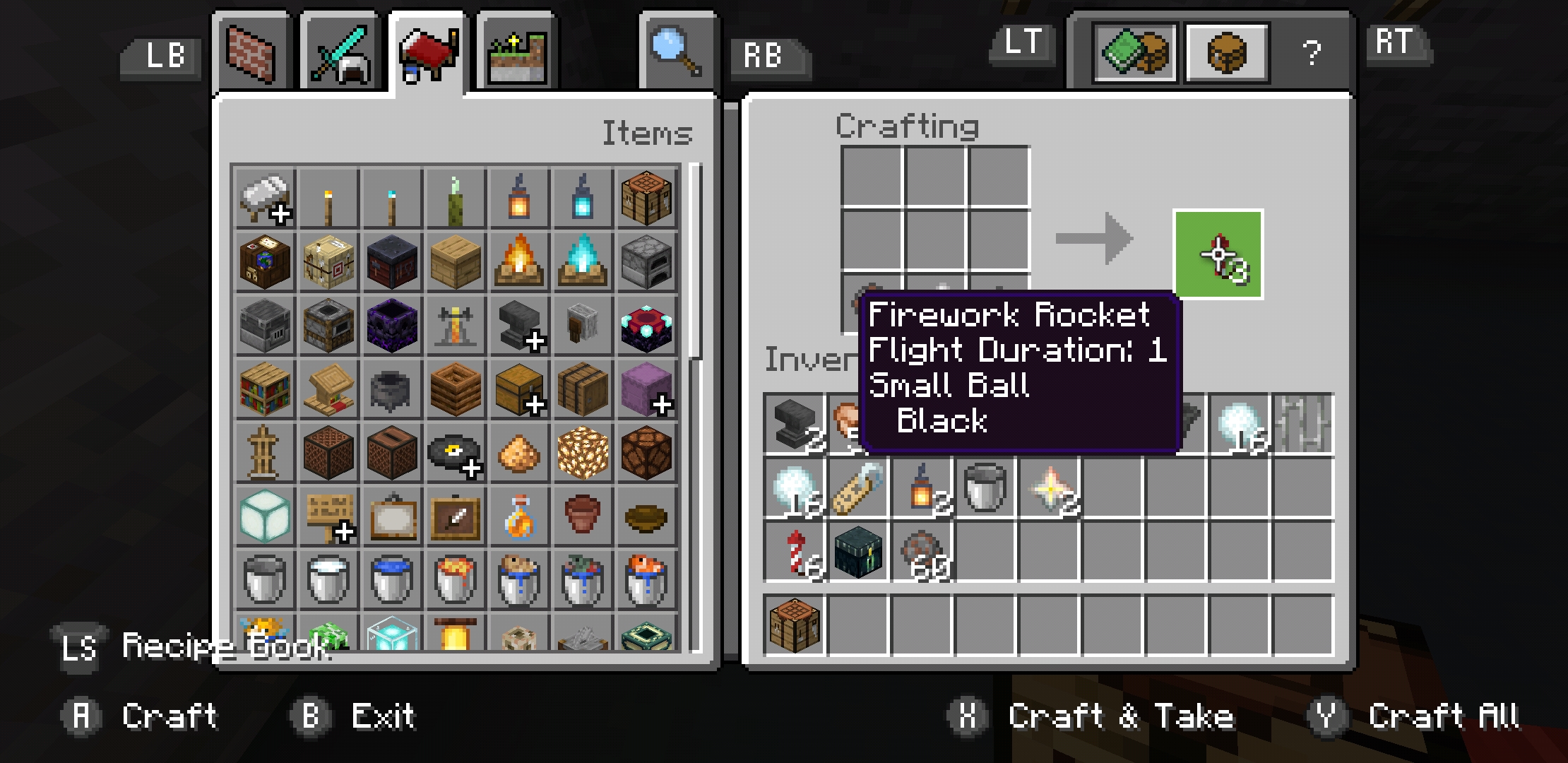
Task: Select the firework rocket stack in inventory
Action: point(795,552)
